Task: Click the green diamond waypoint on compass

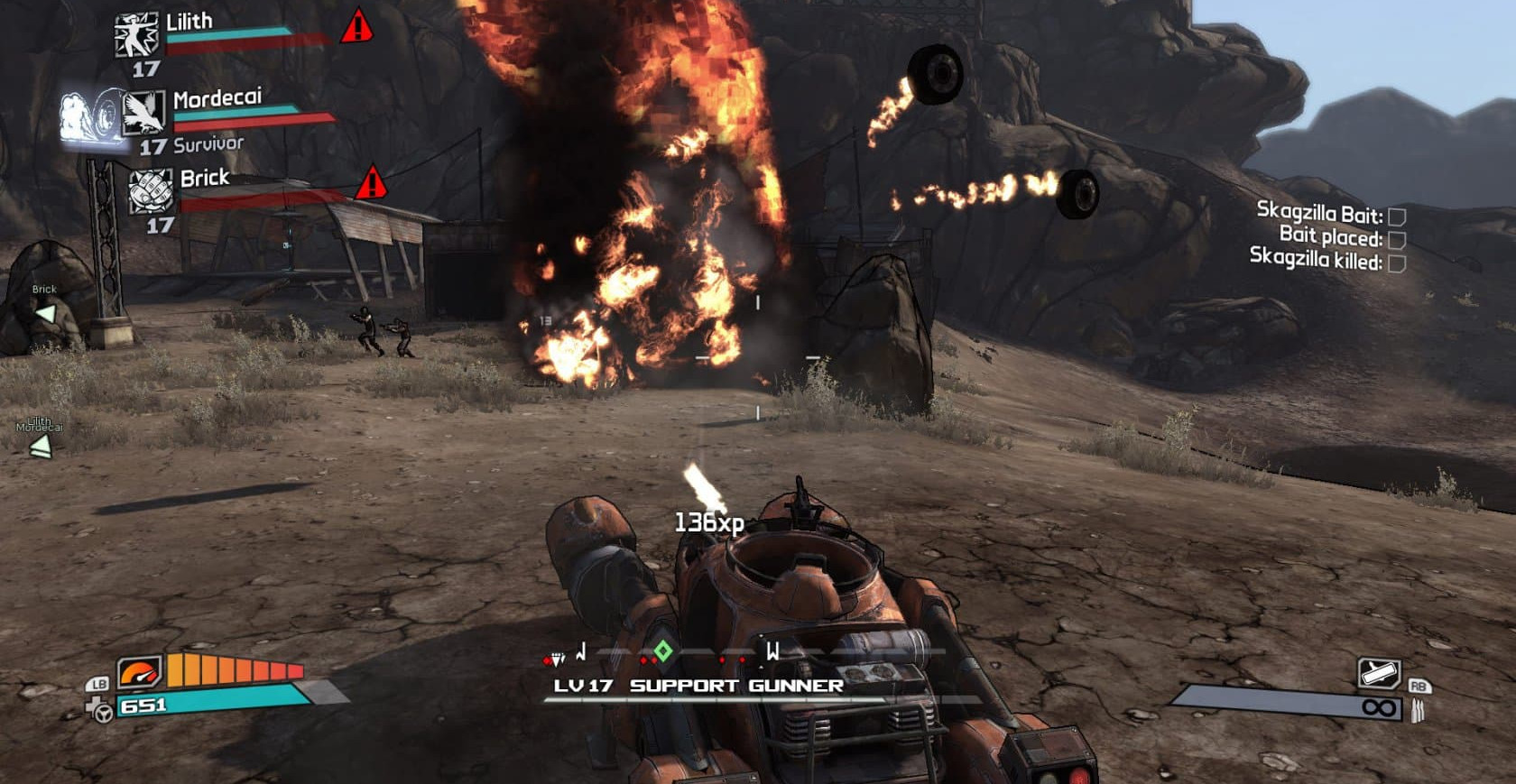Action: click(663, 650)
